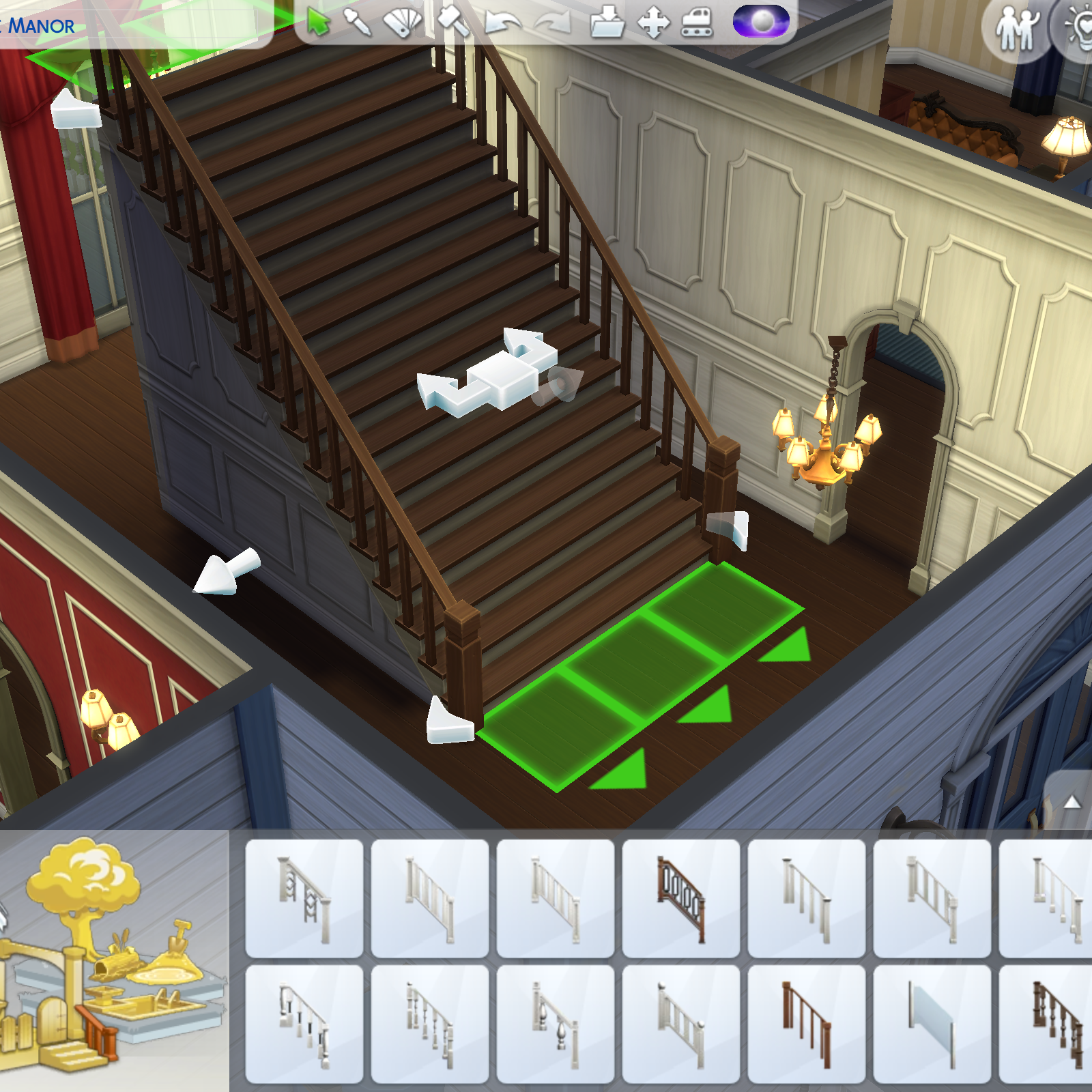Pick the white railing with urn-shaped baluster
The height and width of the screenshot is (1092, 1092).
pyautogui.click(x=556, y=1024)
